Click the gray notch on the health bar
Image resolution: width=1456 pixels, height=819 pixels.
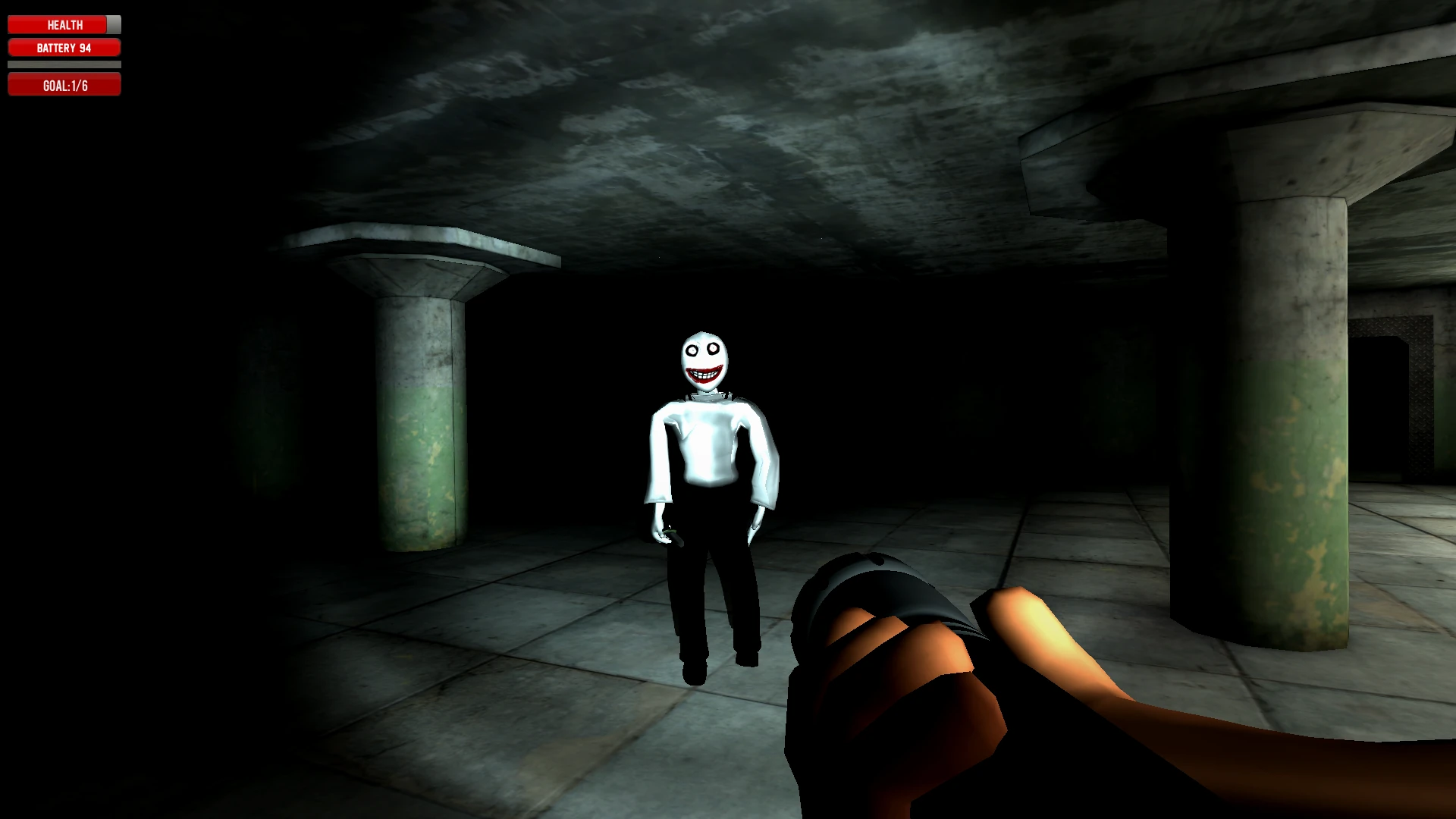(112, 24)
